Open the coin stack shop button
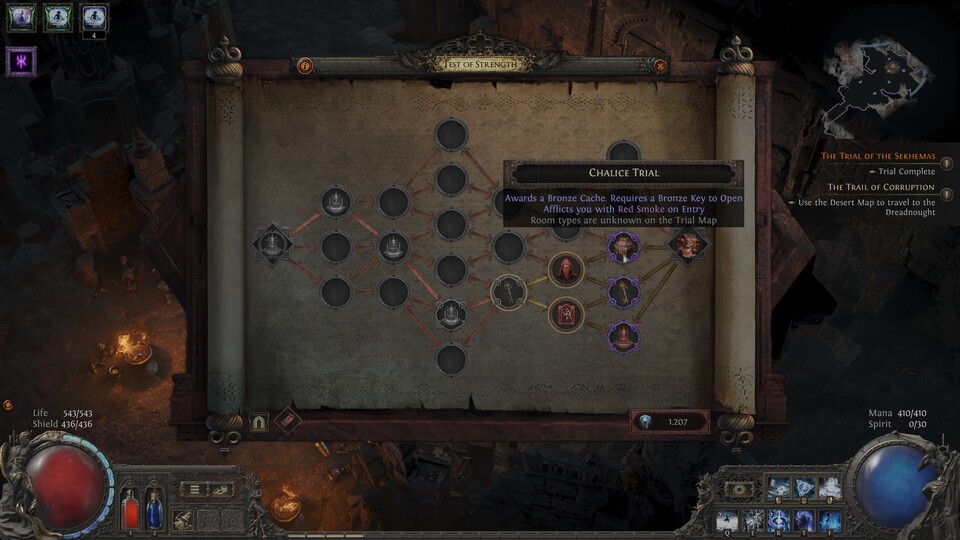The image size is (960, 540). [x=221, y=489]
